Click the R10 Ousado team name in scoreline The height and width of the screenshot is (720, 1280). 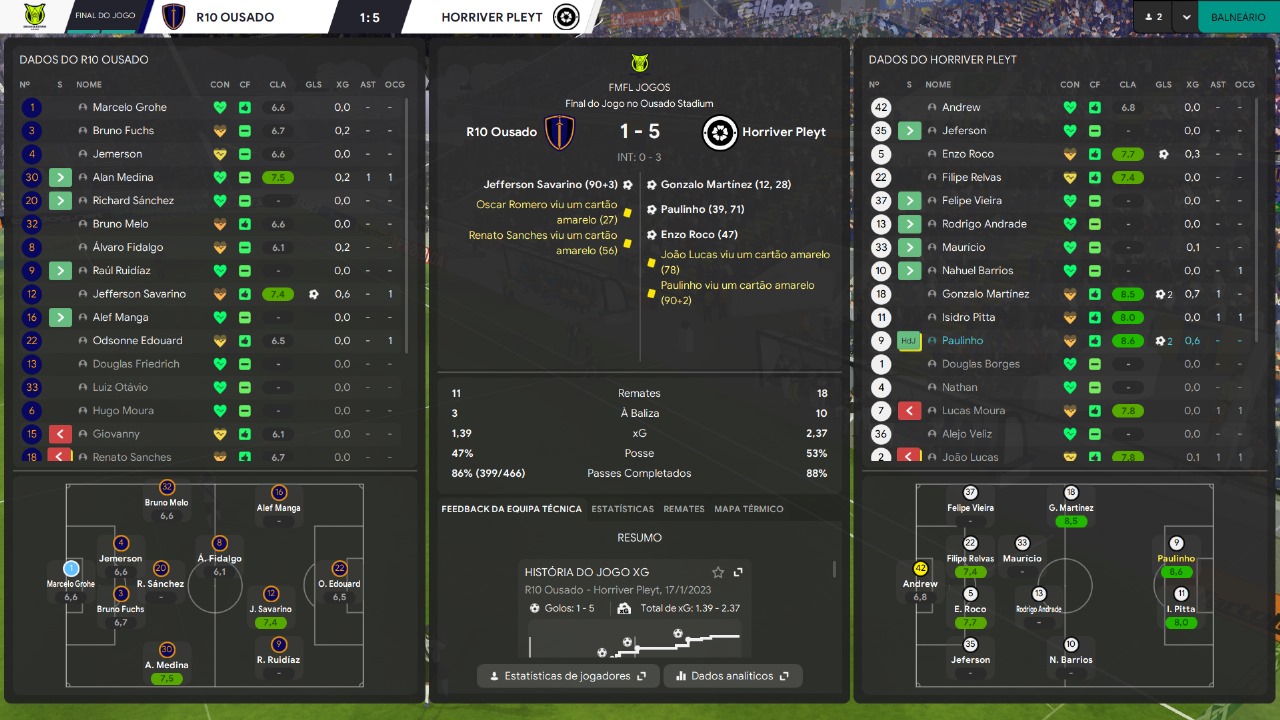pyautogui.click(x=501, y=132)
